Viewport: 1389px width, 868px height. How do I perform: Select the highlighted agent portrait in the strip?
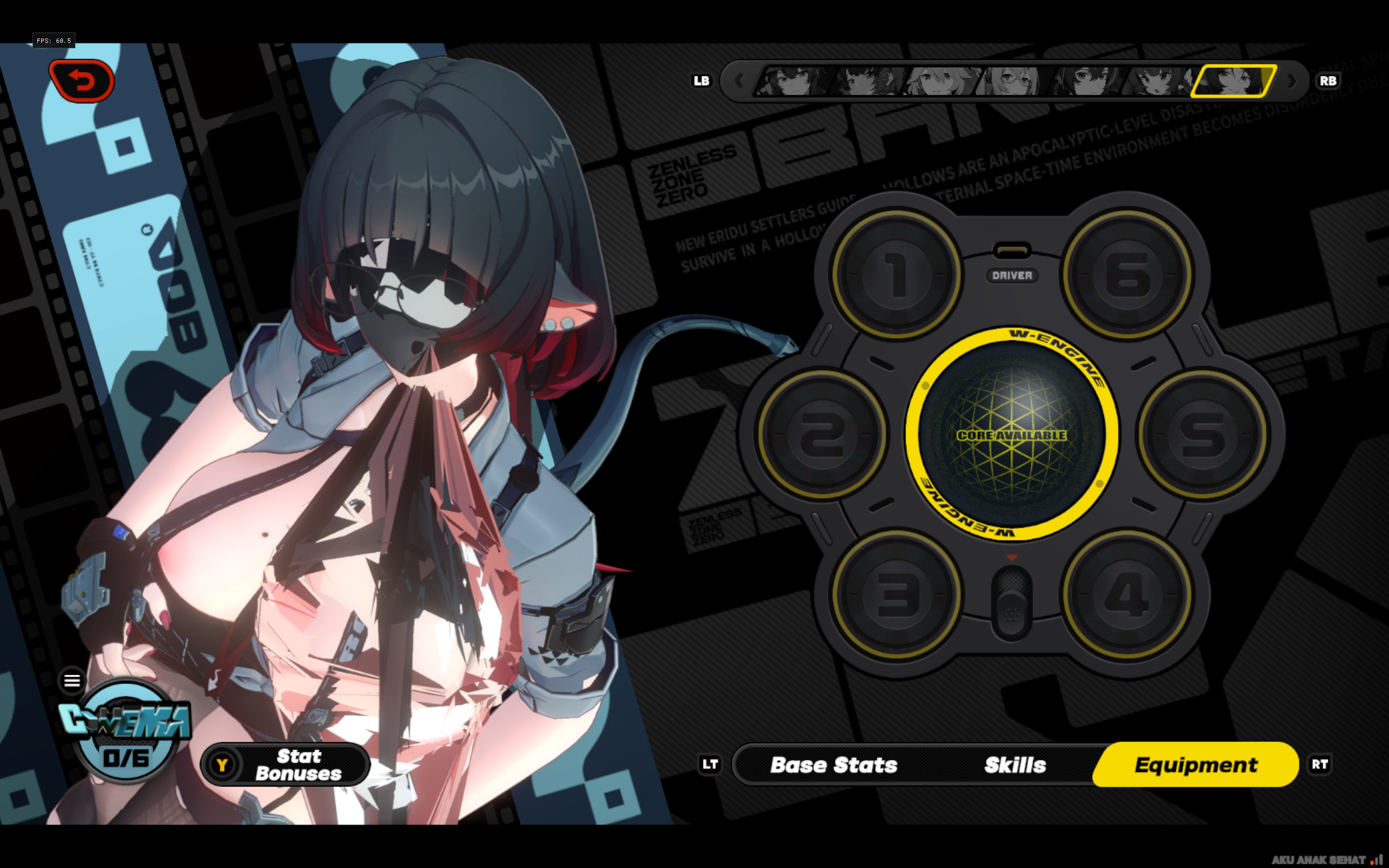click(x=1233, y=81)
